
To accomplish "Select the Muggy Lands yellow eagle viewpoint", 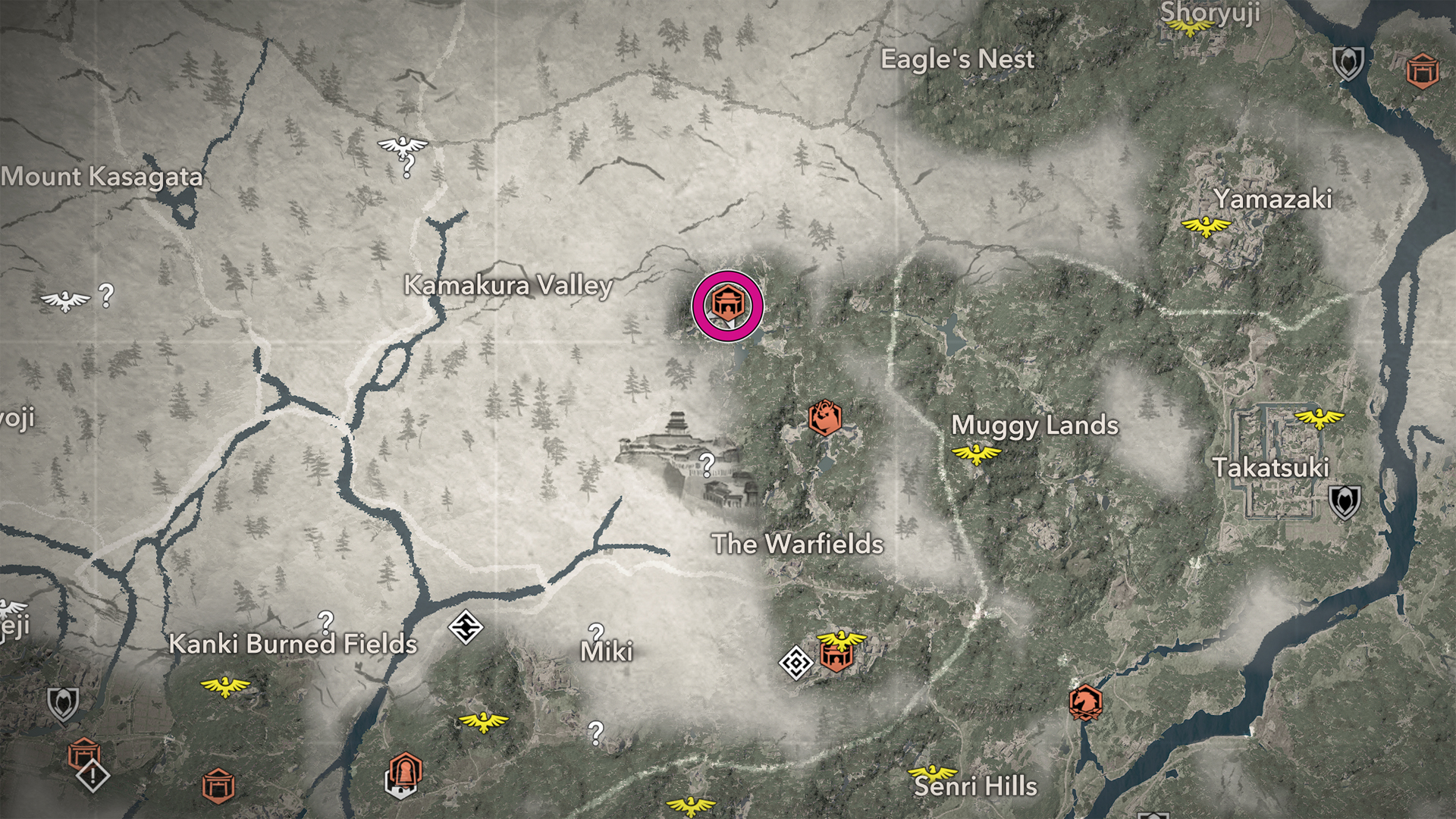I will [976, 454].
